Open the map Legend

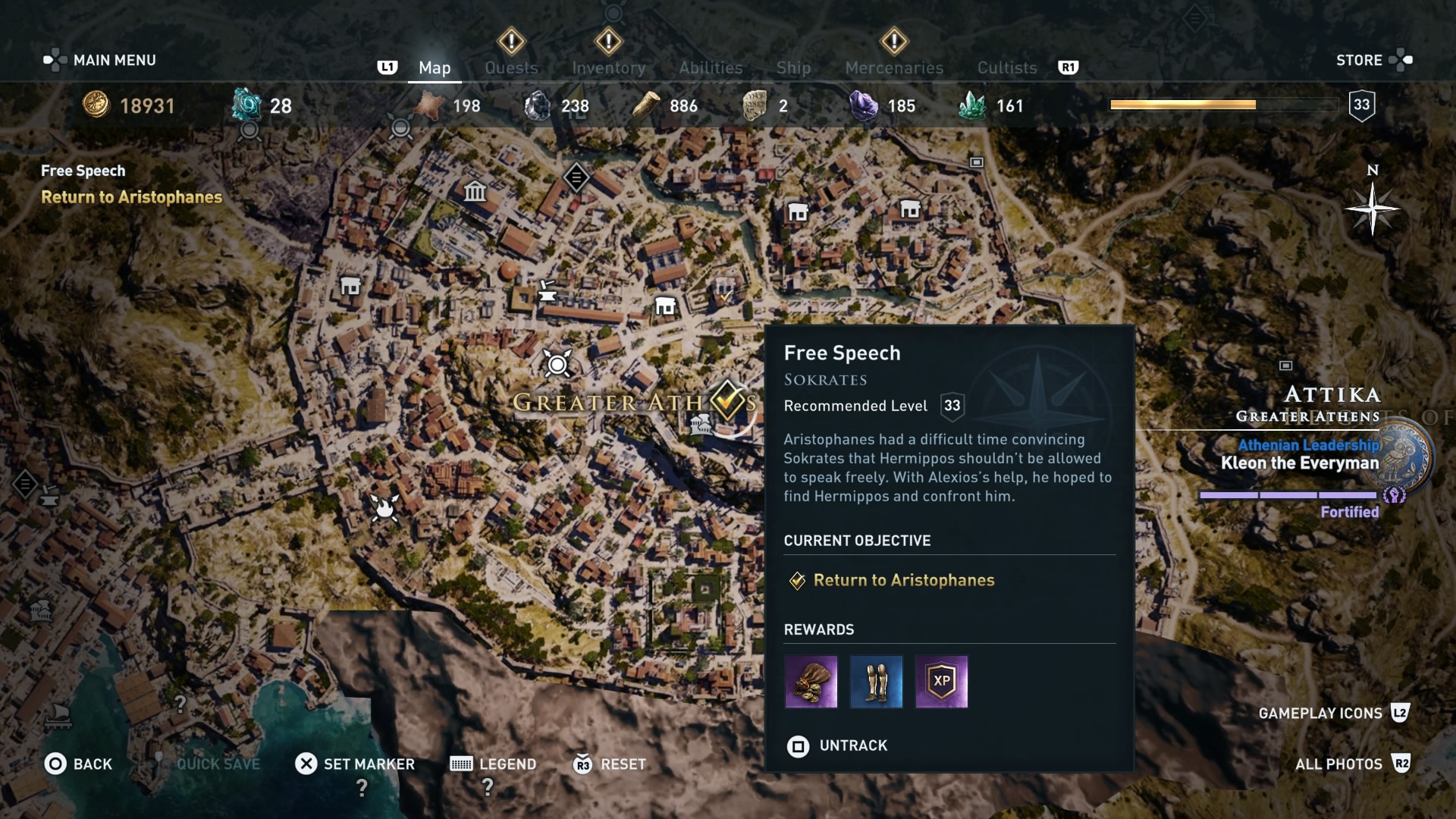(494, 764)
